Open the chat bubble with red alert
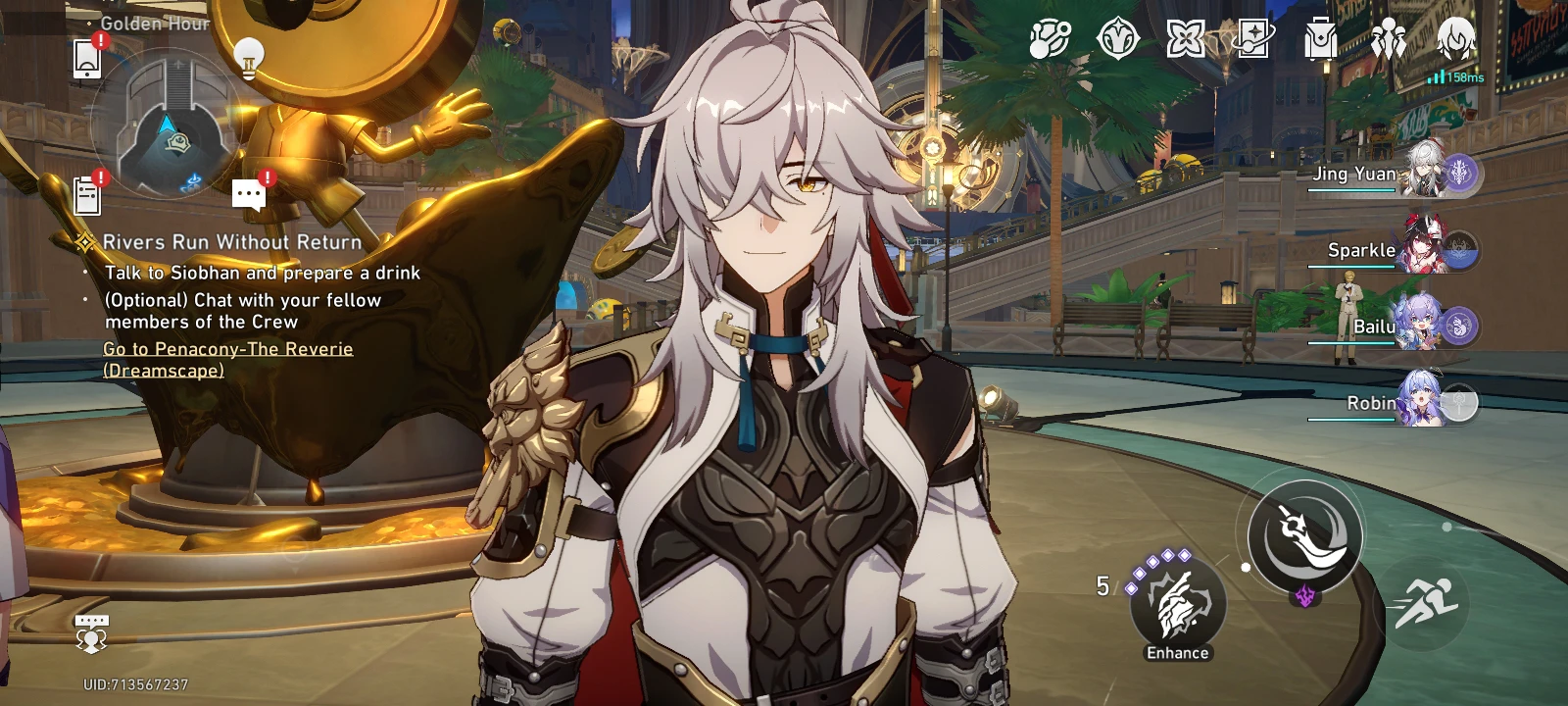1568x706 pixels. (x=248, y=194)
